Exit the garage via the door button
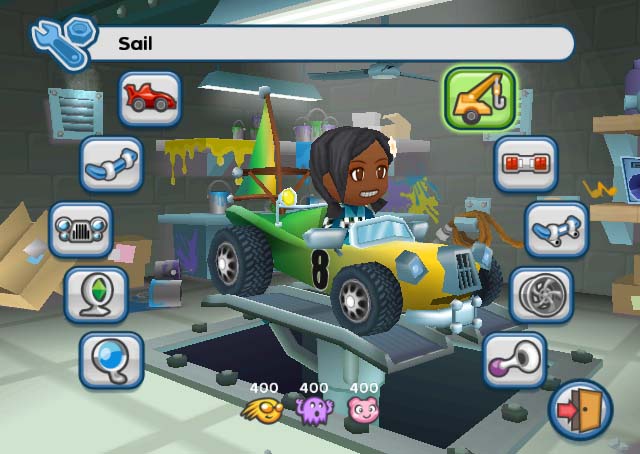The image size is (640, 454). [580, 410]
